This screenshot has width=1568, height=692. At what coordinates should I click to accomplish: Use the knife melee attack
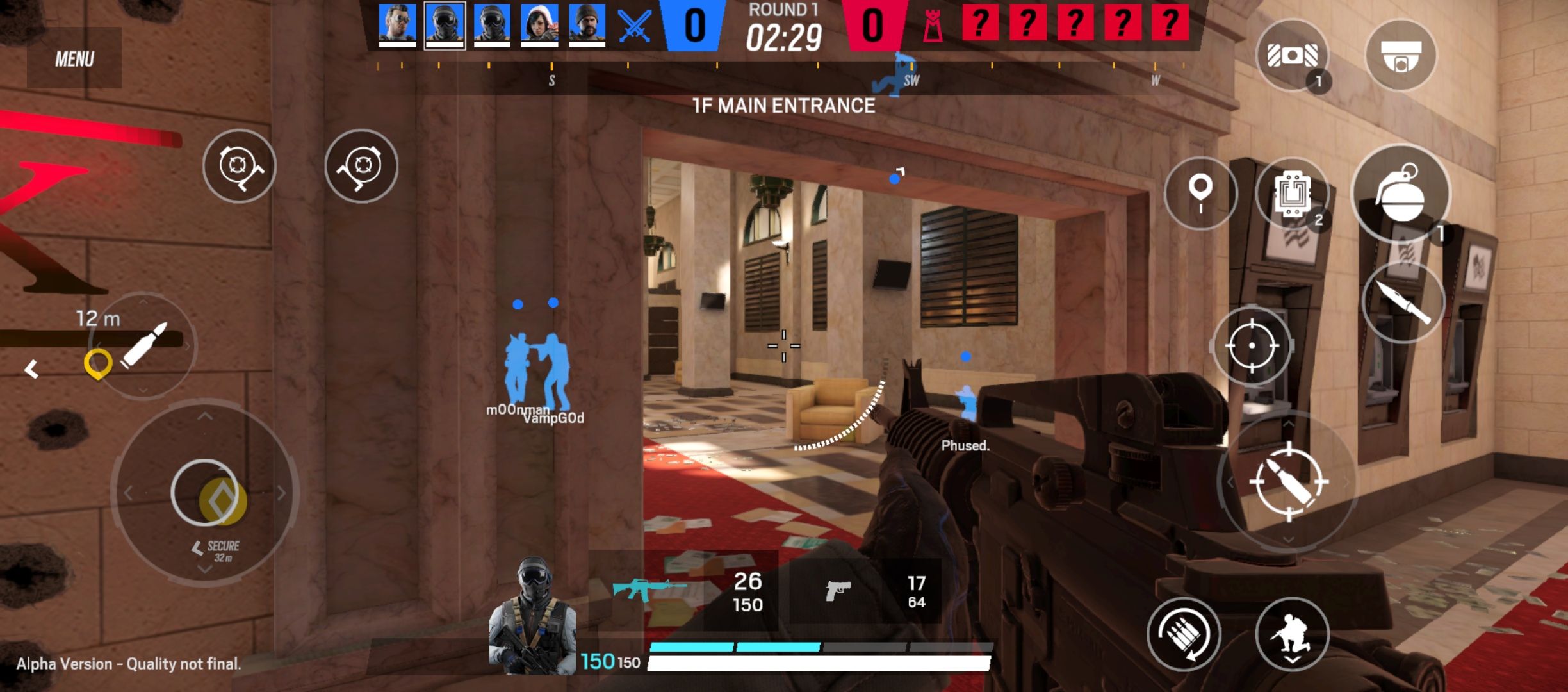1403,302
